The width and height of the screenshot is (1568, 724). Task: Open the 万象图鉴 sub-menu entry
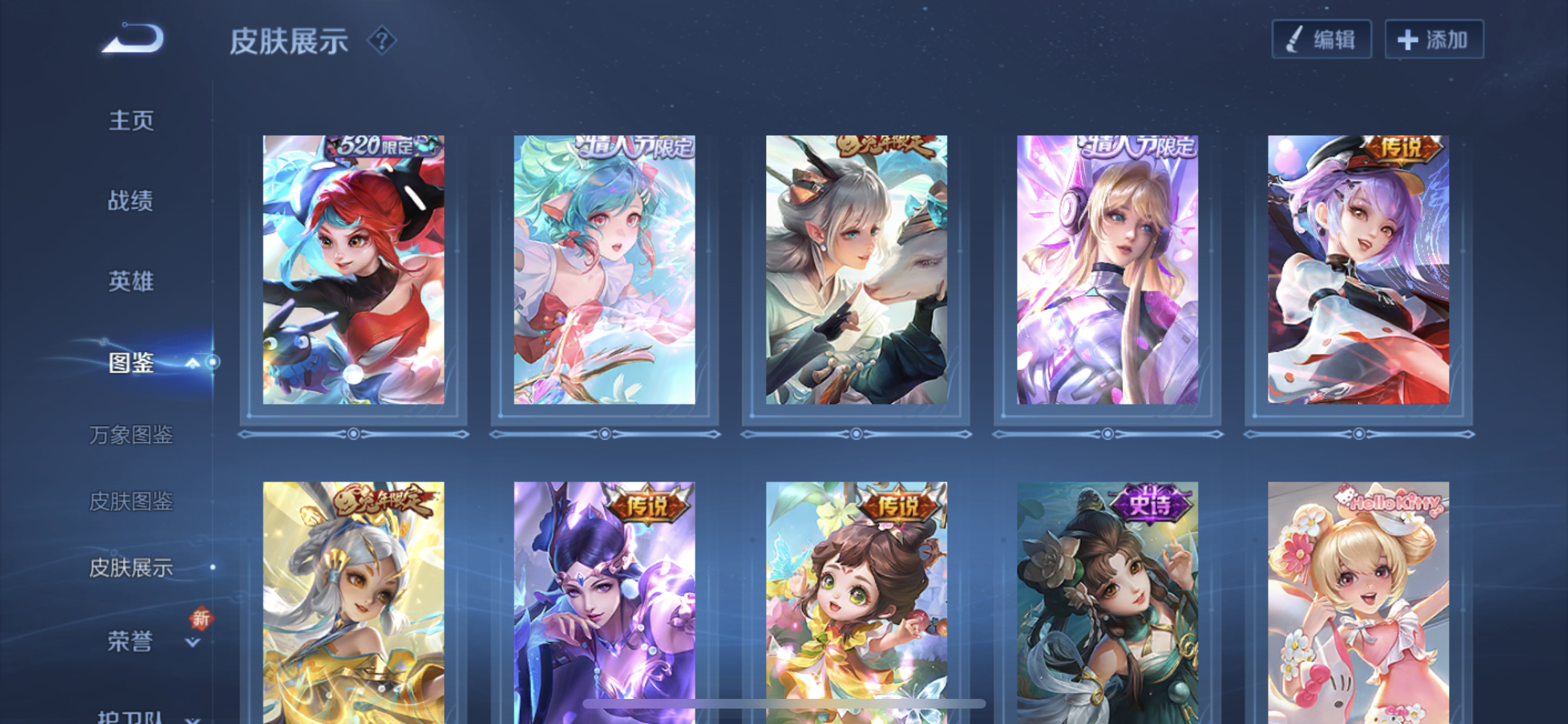(131, 435)
